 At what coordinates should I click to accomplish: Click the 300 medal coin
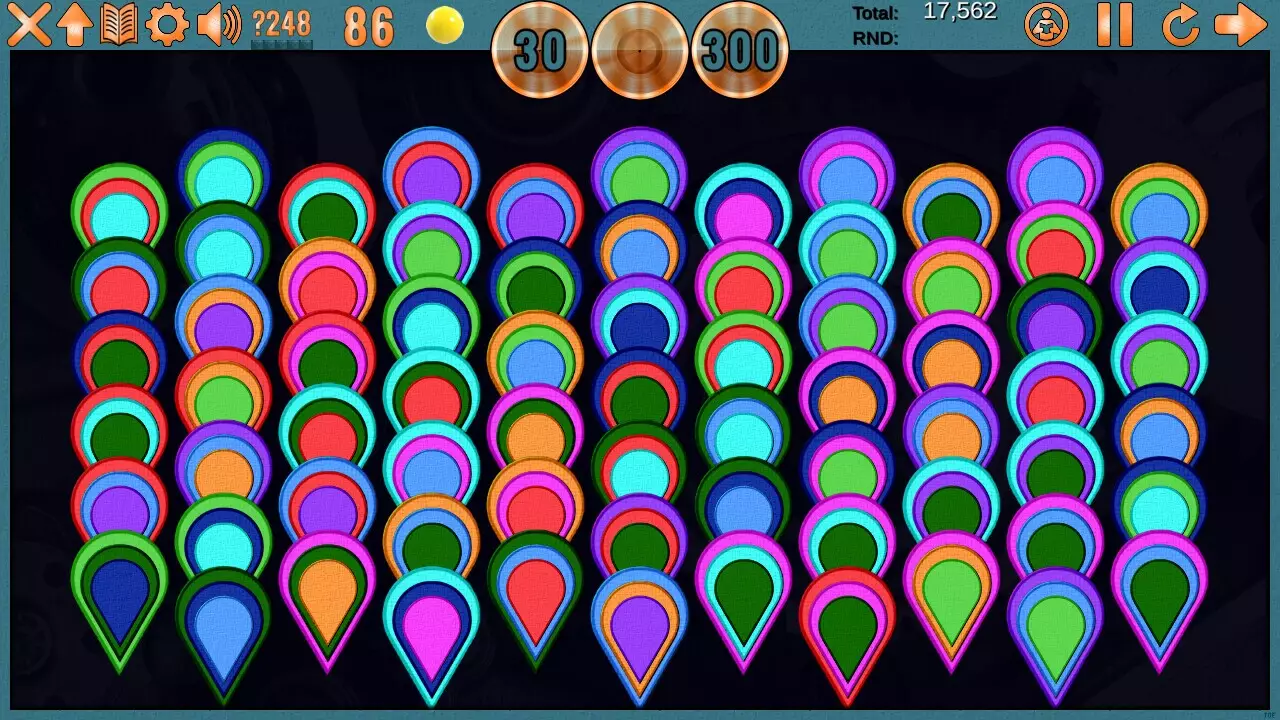click(740, 52)
